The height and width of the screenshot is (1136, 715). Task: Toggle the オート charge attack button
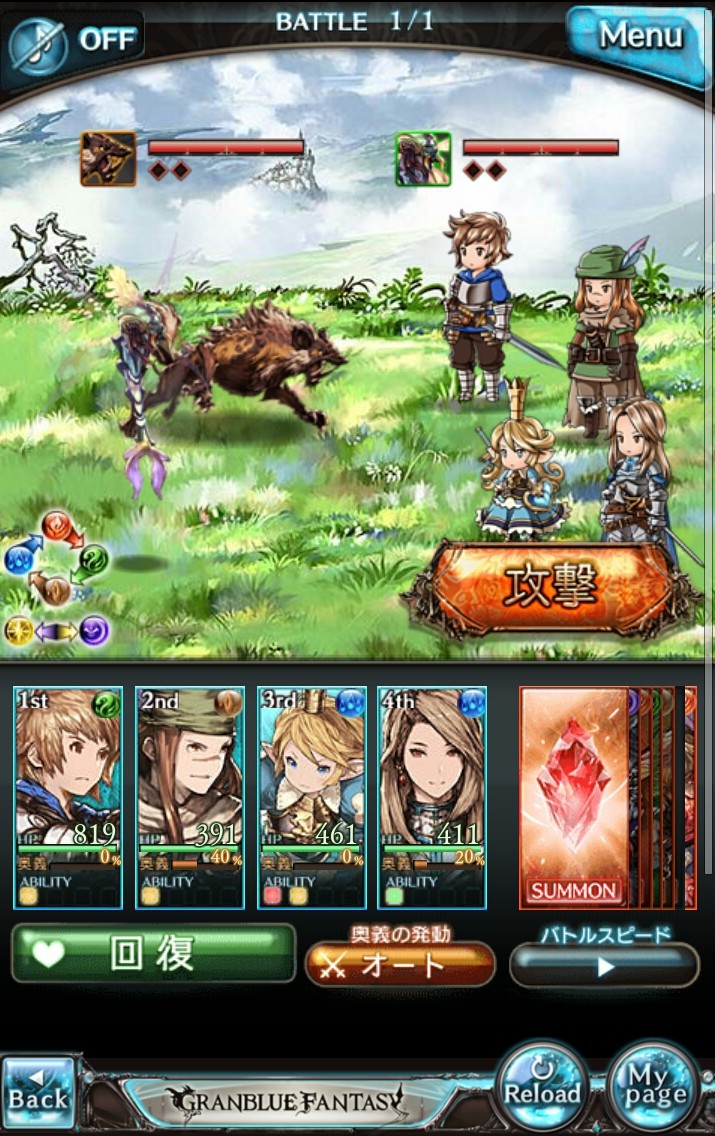click(400, 964)
